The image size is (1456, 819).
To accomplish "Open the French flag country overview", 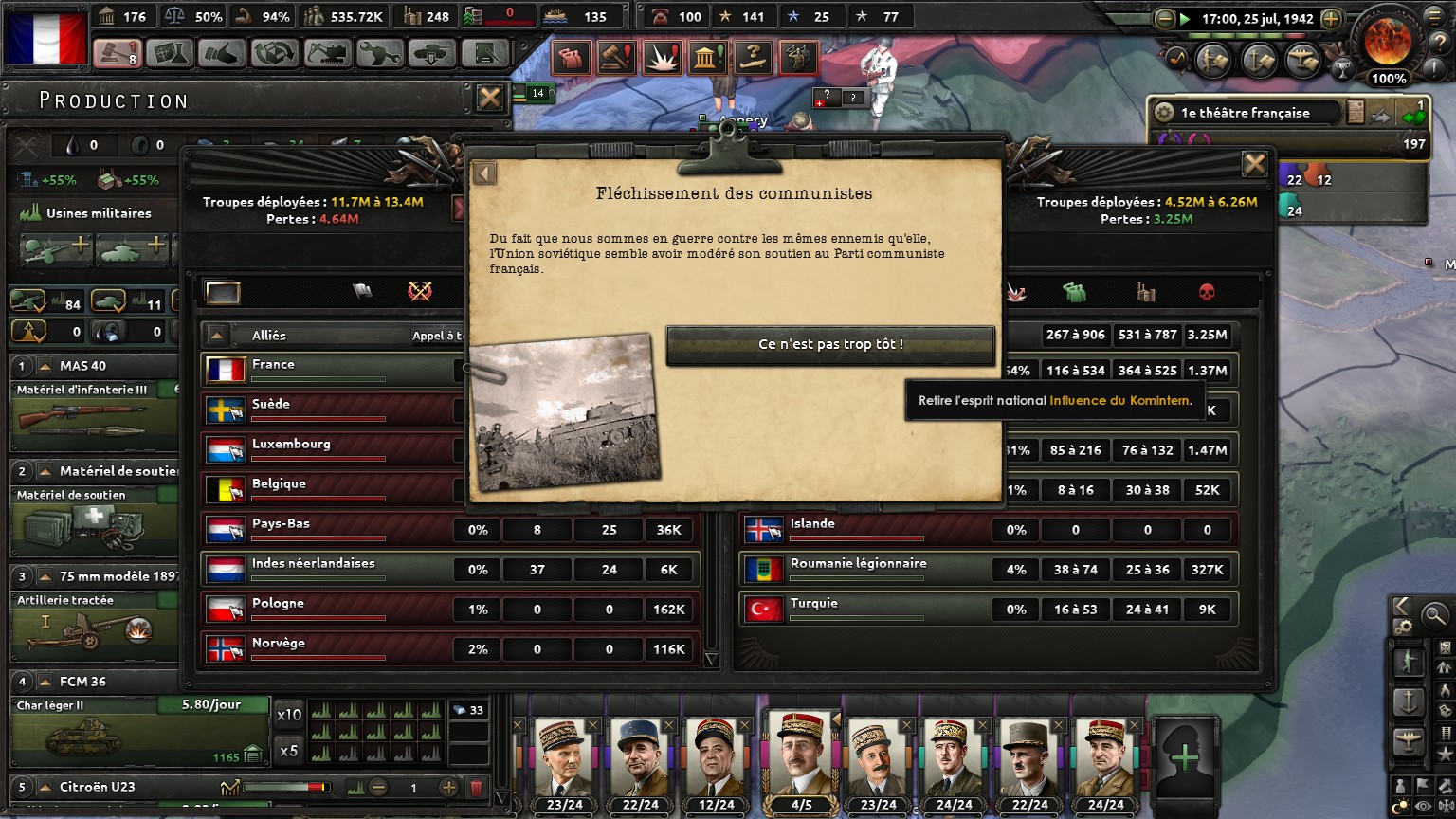I will [x=45, y=35].
